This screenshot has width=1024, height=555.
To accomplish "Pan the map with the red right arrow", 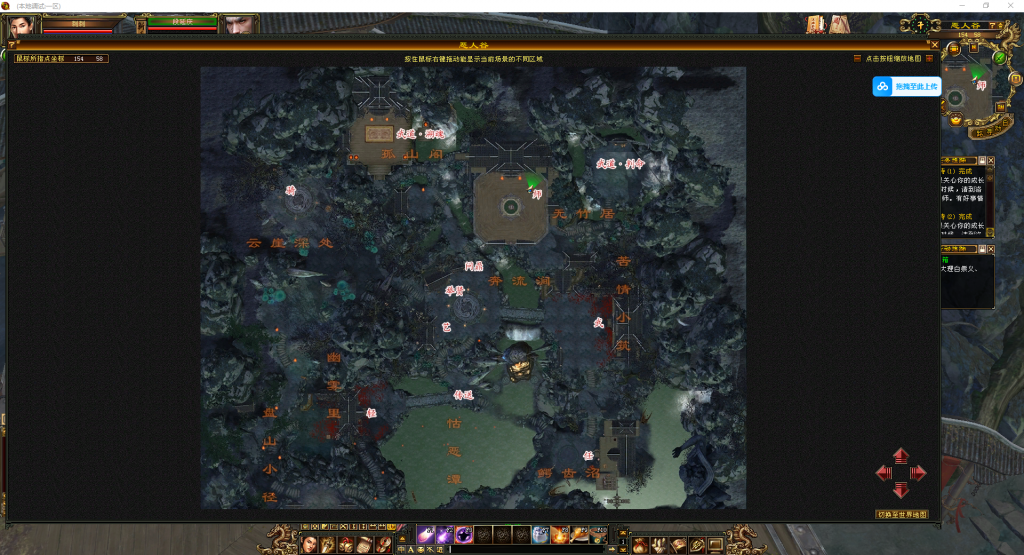I will (x=918, y=473).
